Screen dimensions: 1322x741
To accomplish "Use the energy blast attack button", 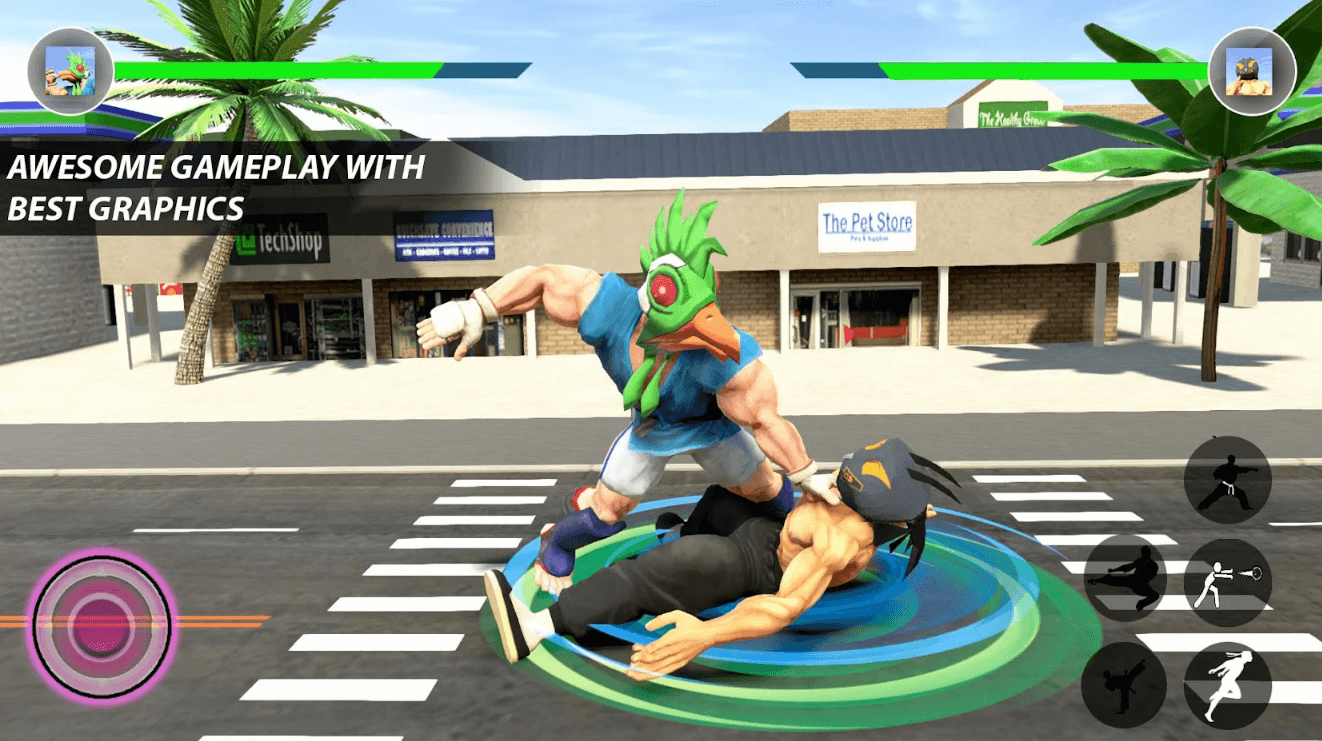I will [1227, 582].
